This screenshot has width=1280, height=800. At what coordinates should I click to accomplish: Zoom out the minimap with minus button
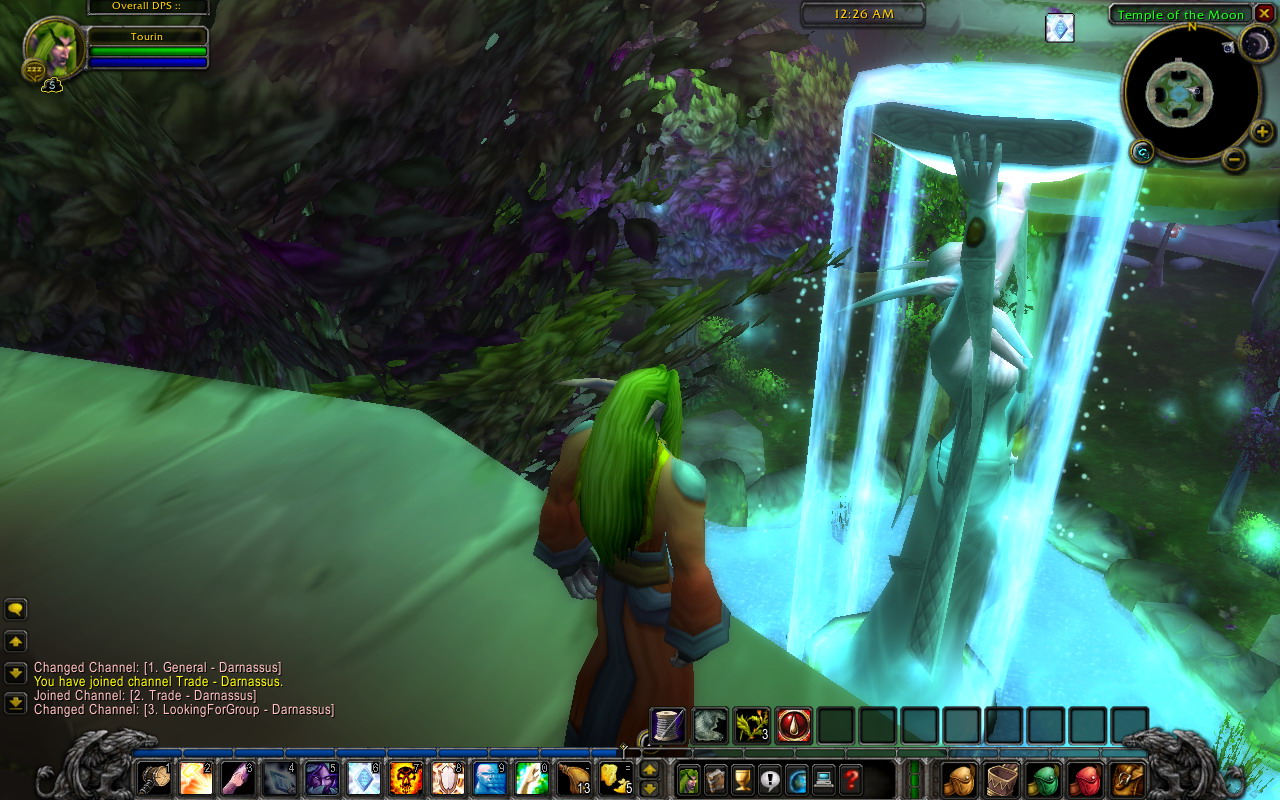(1234, 158)
